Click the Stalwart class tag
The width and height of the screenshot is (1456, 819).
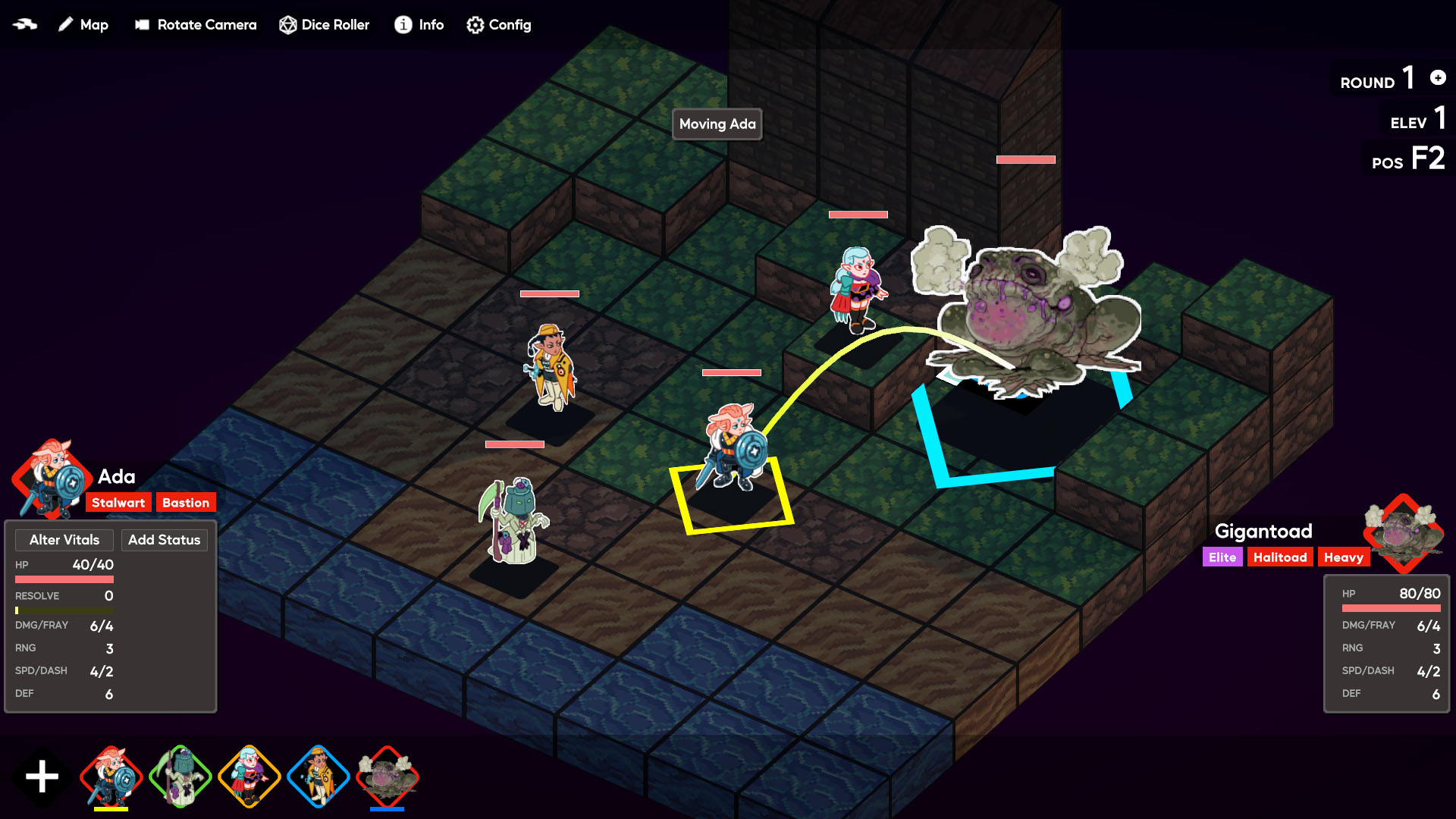(118, 503)
